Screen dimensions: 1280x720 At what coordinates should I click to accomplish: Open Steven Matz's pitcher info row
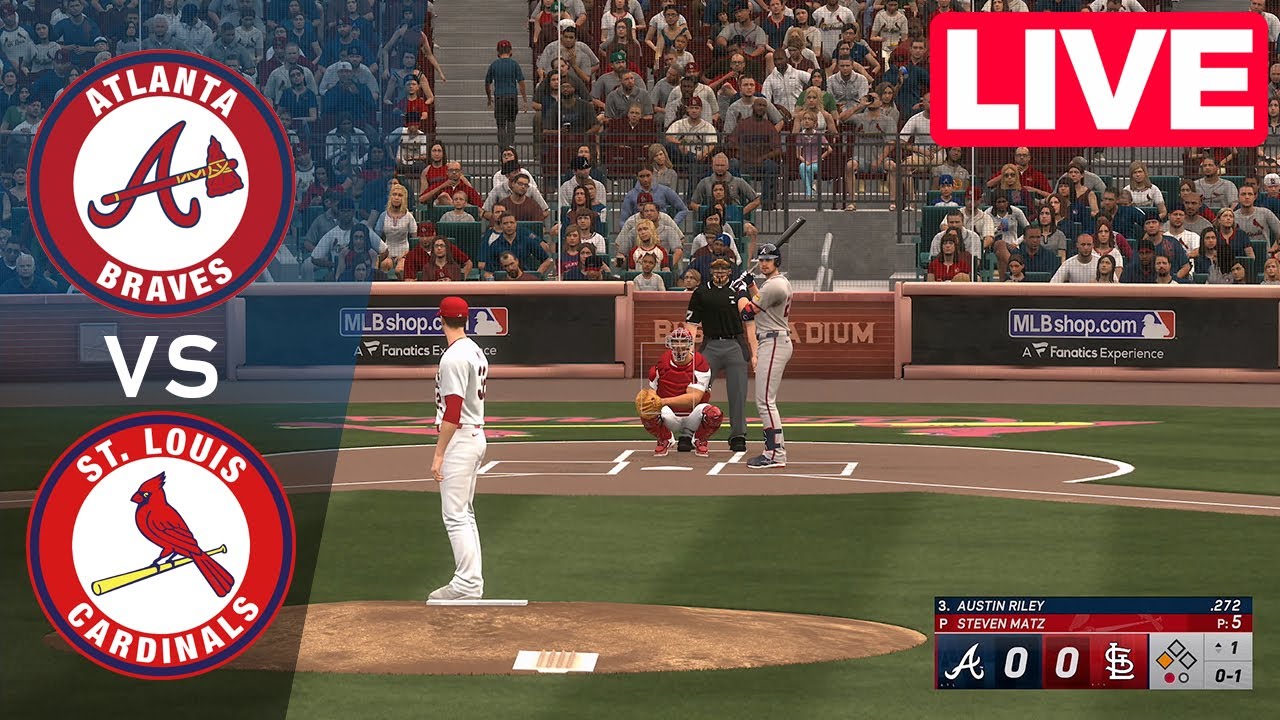[1000, 622]
